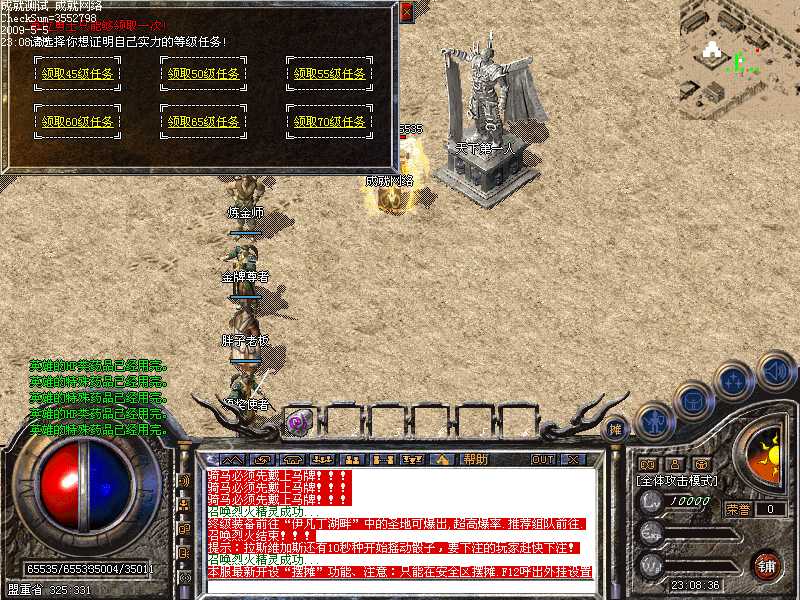Open the 帮助 help button
Viewport: 800px width, 600px height.
tap(475, 459)
